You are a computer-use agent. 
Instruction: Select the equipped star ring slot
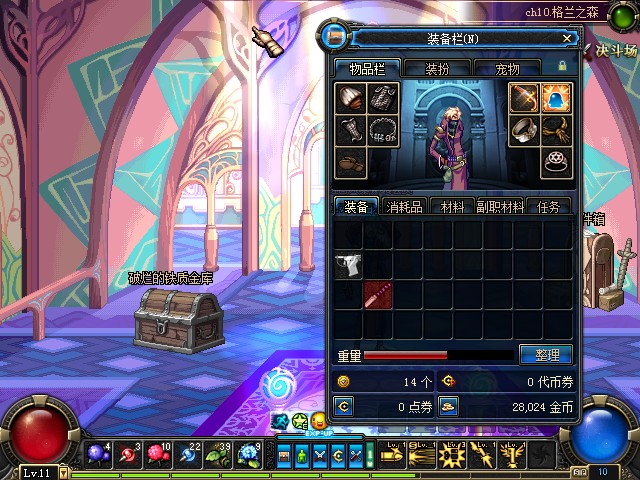tap(556, 162)
